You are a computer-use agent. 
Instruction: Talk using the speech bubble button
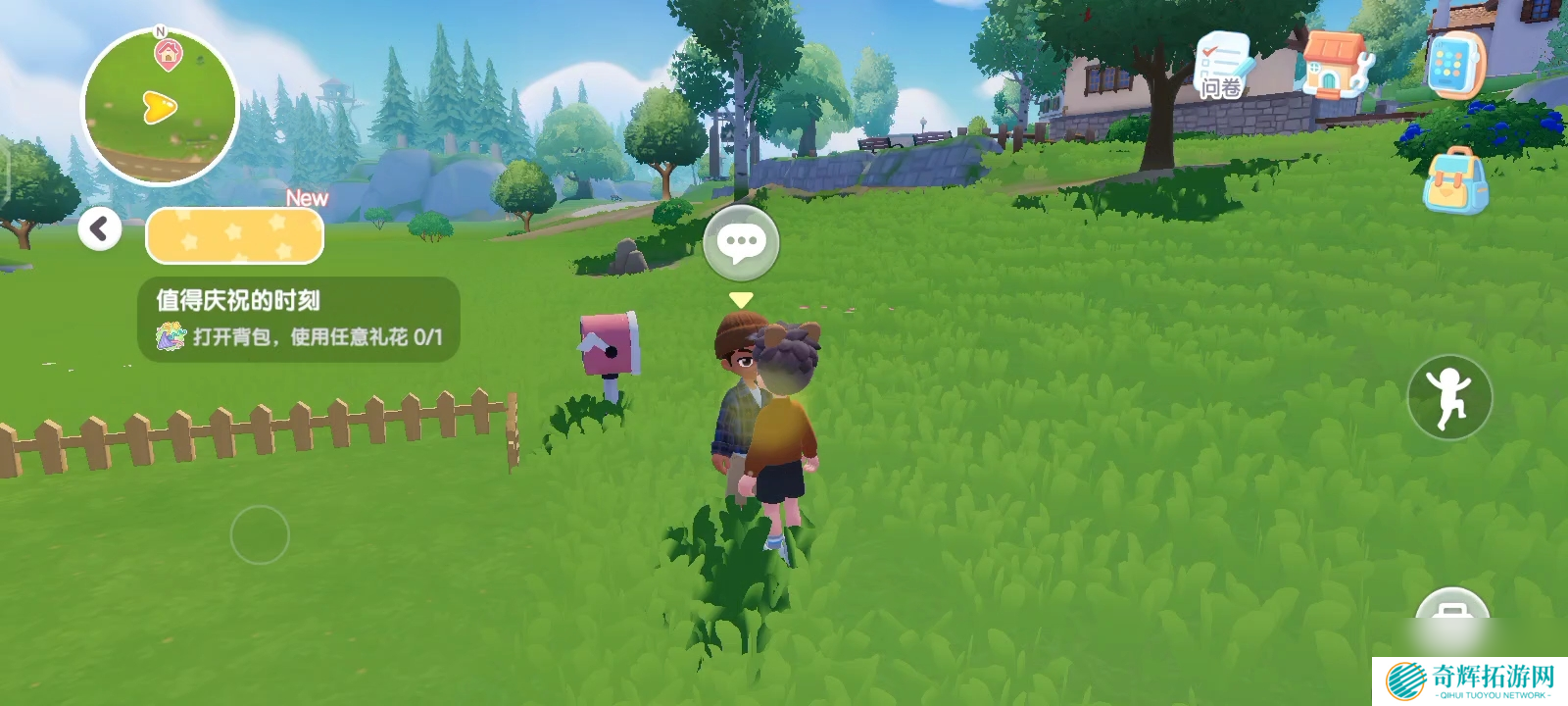click(x=741, y=243)
